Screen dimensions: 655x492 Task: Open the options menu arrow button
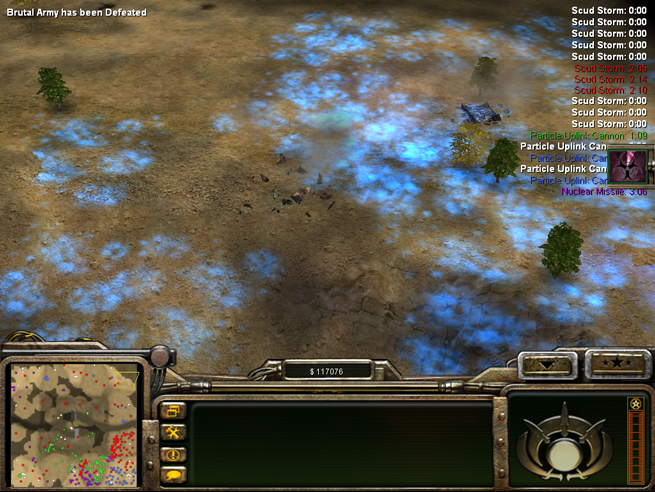tap(548, 364)
